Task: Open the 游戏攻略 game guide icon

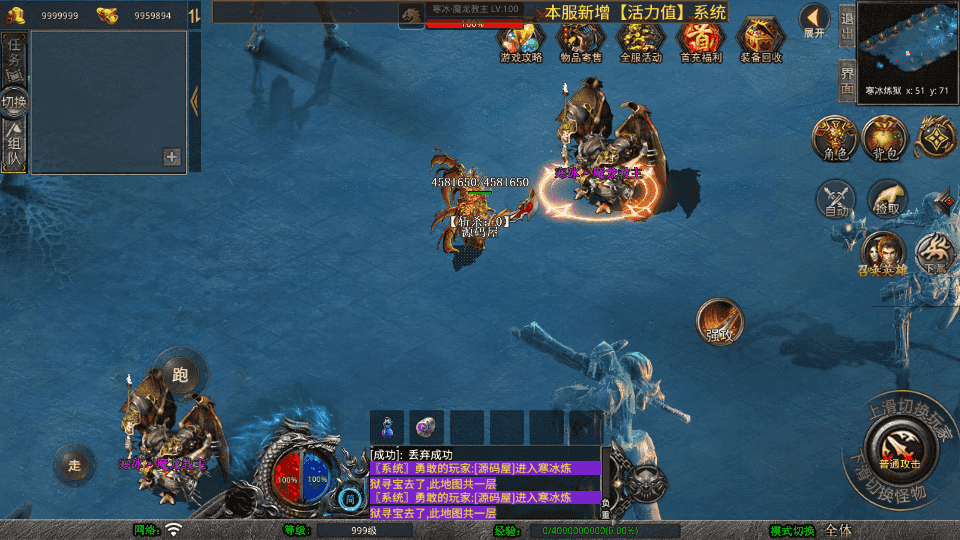Action: click(x=521, y=40)
